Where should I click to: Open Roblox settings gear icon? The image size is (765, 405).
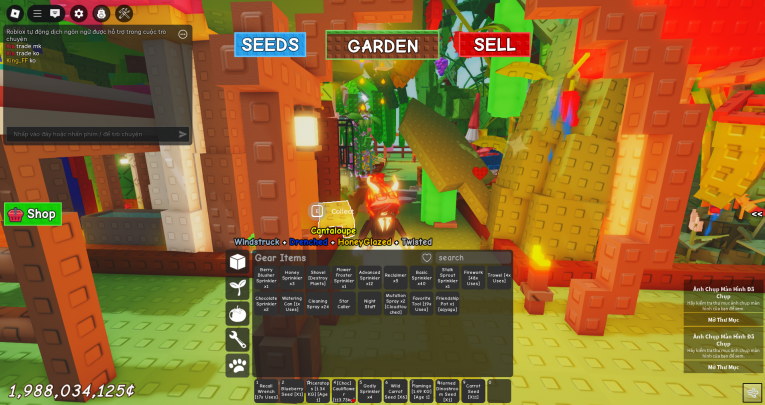pos(78,14)
